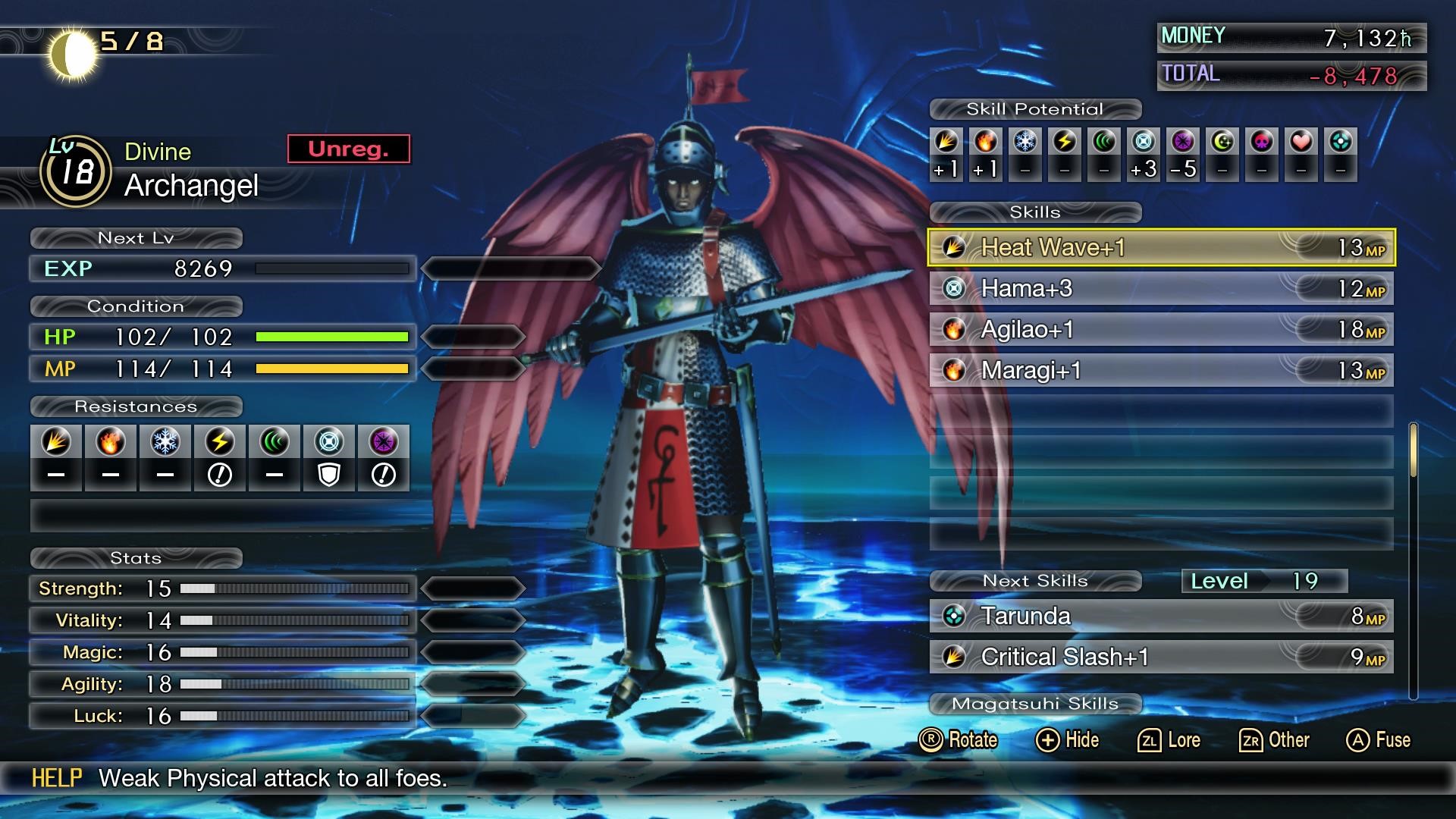Open the Lore view
This screenshot has width=1456, height=819.
pos(1169,740)
